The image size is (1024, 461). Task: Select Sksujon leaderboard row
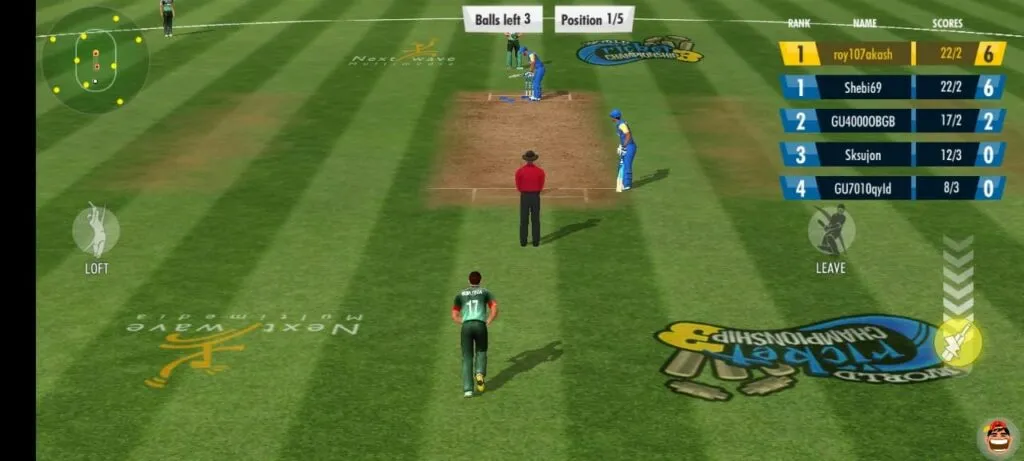[x=892, y=155]
